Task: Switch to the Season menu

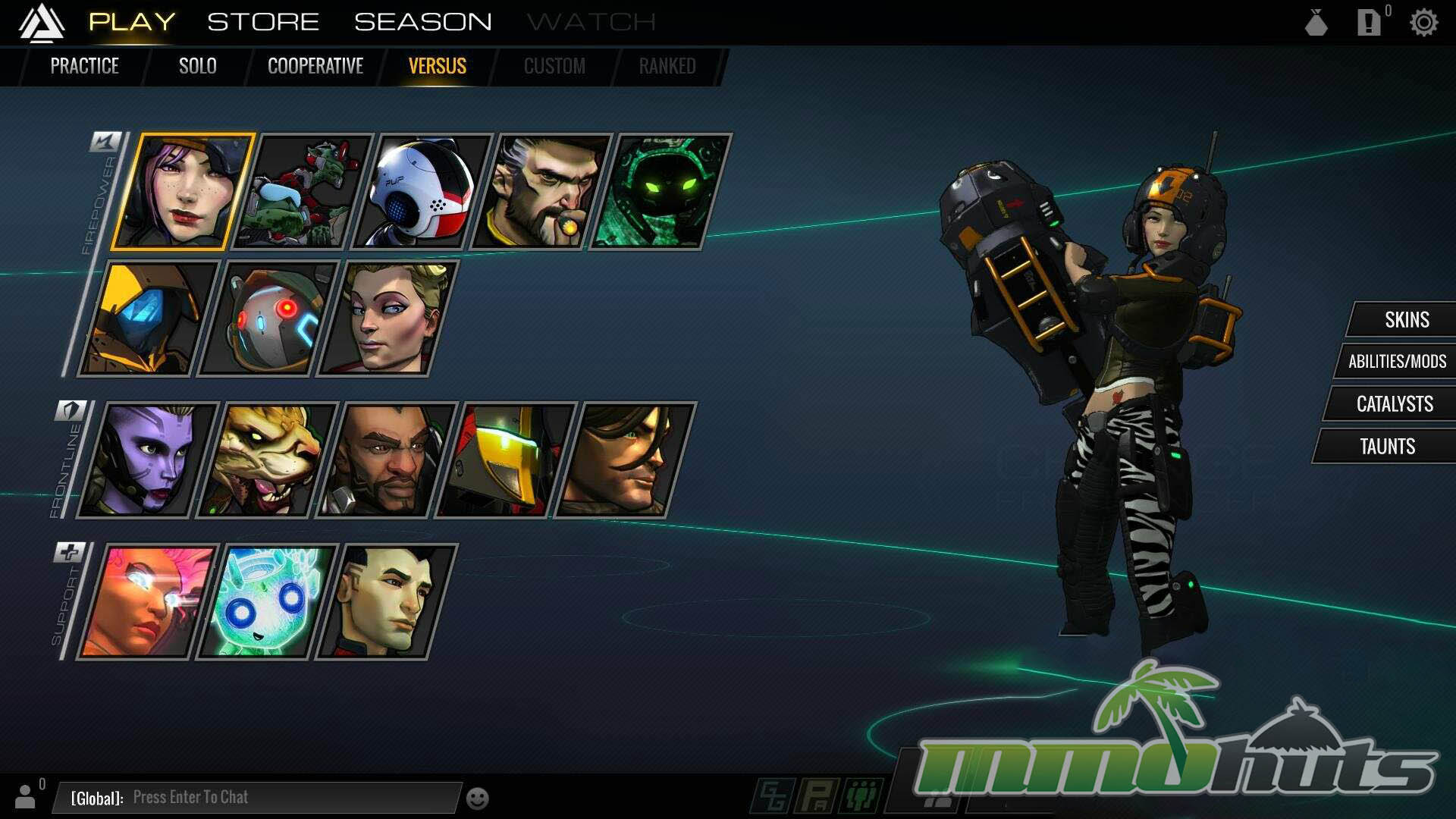Action: (x=423, y=22)
